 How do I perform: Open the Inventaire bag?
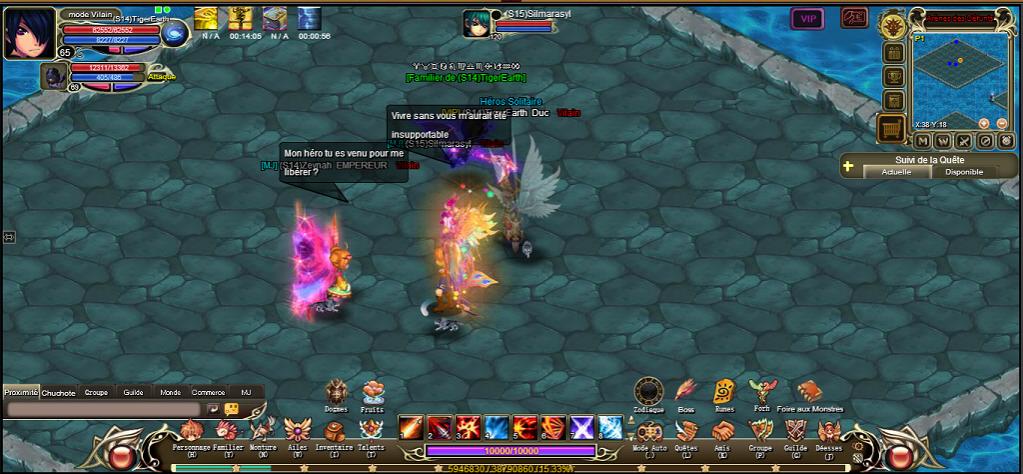pyautogui.click(x=334, y=430)
